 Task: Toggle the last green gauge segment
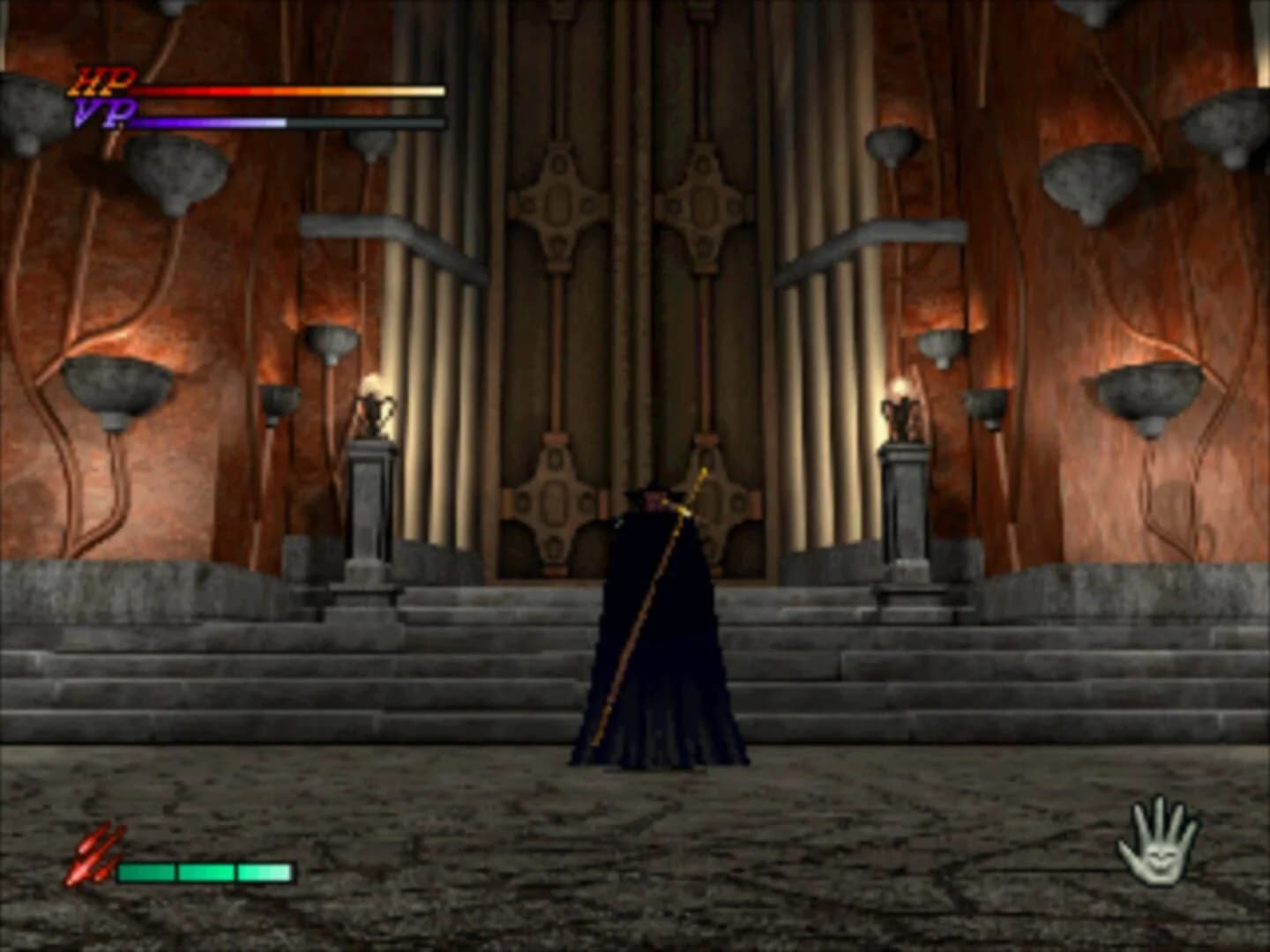coord(265,873)
